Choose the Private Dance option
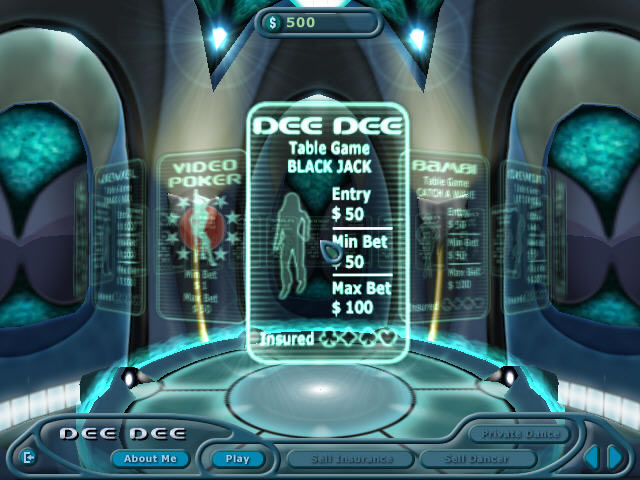Viewport: 640px width, 480px height. tap(520, 434)
